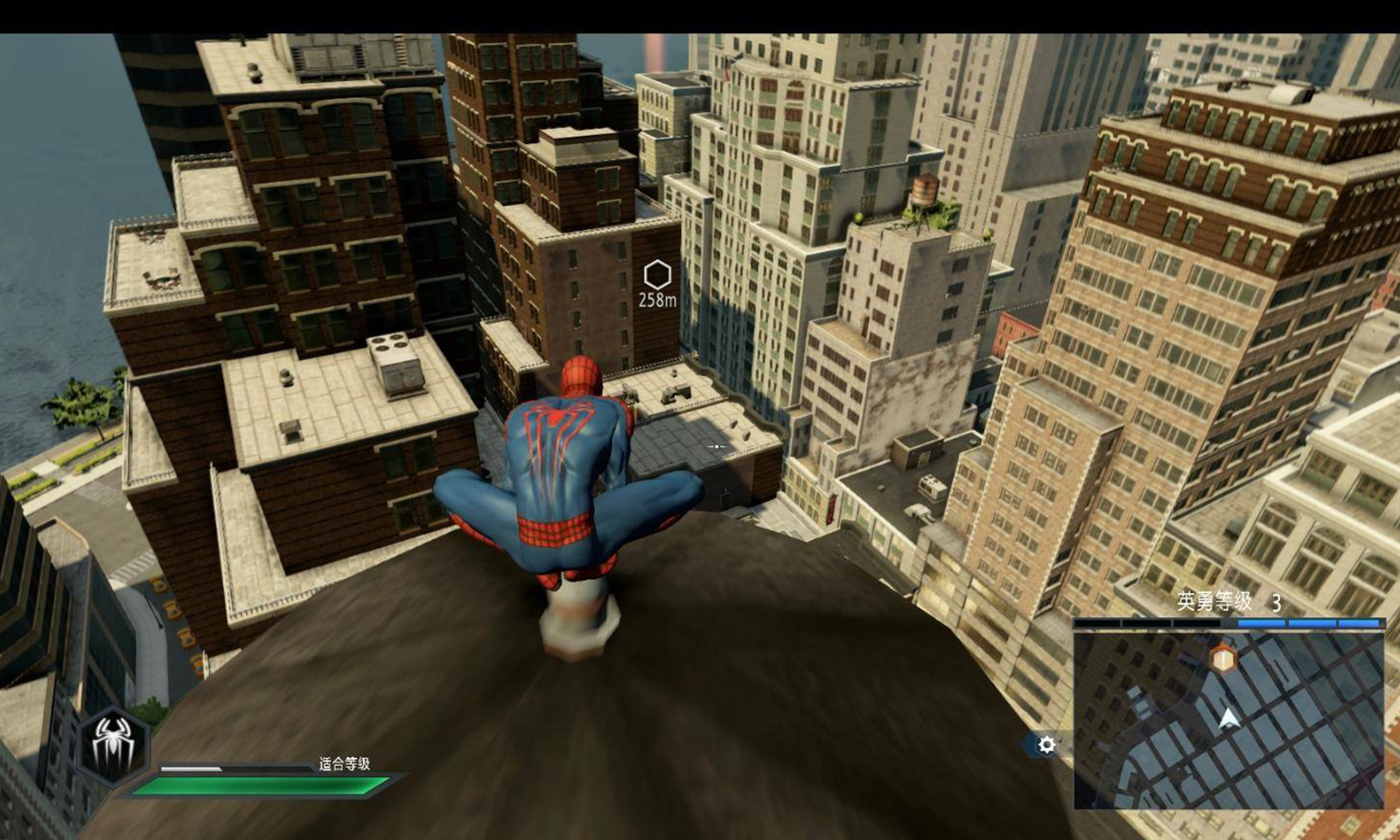Click the orange hexagon marker on minimap
Viewport: 1400px width, 840px height.
1223,657
